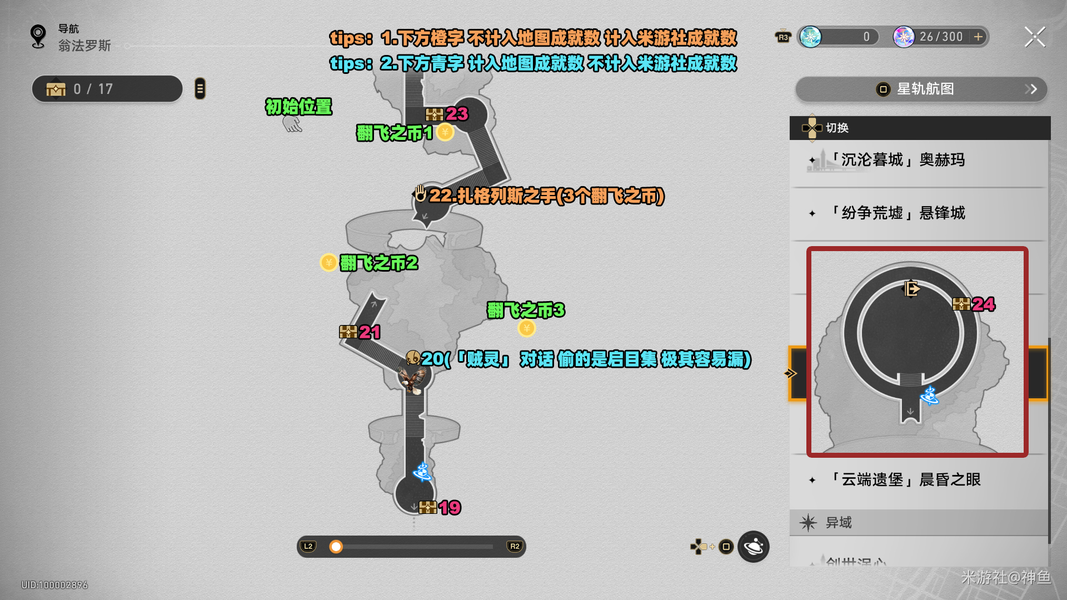Viewport: 1067px width, 600px height.
Task: Open the 导航 navigation pin for 翁法罗斯
Action: [x=38, y=37]
